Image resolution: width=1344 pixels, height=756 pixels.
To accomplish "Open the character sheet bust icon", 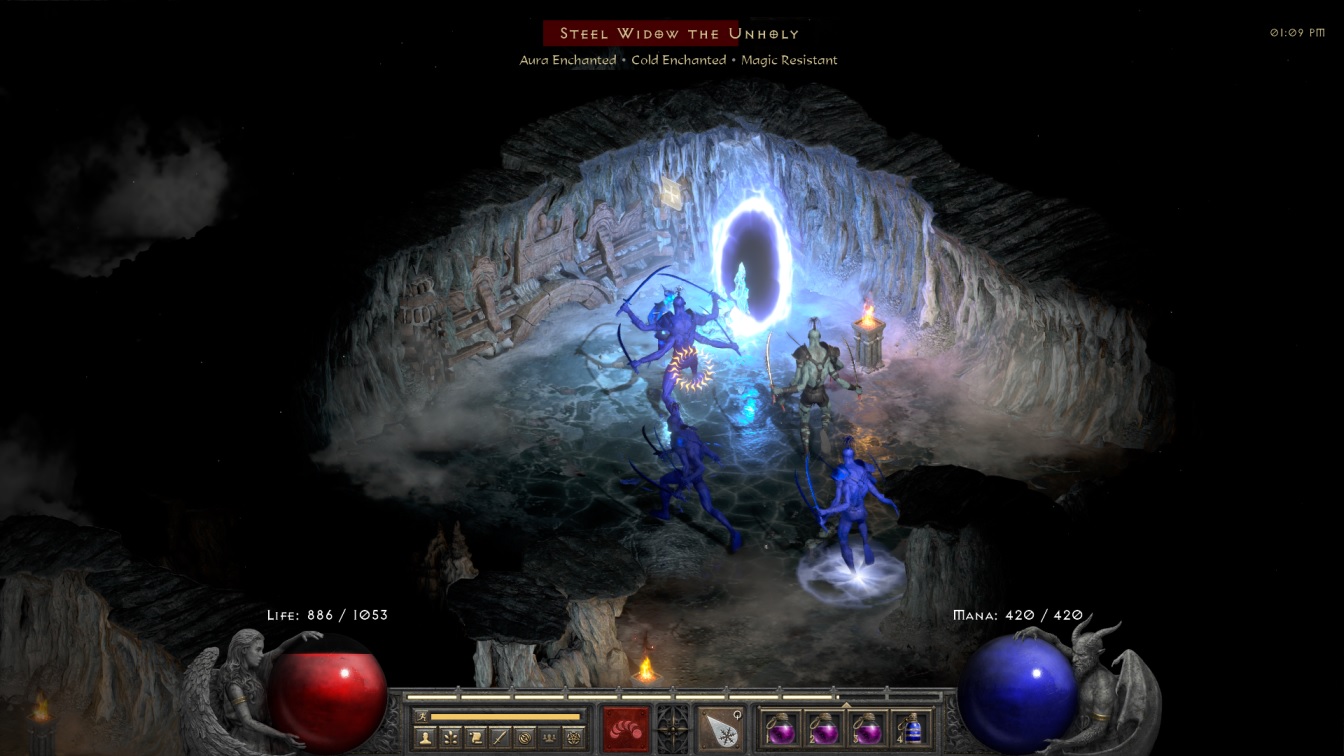I will click(425, 736).
